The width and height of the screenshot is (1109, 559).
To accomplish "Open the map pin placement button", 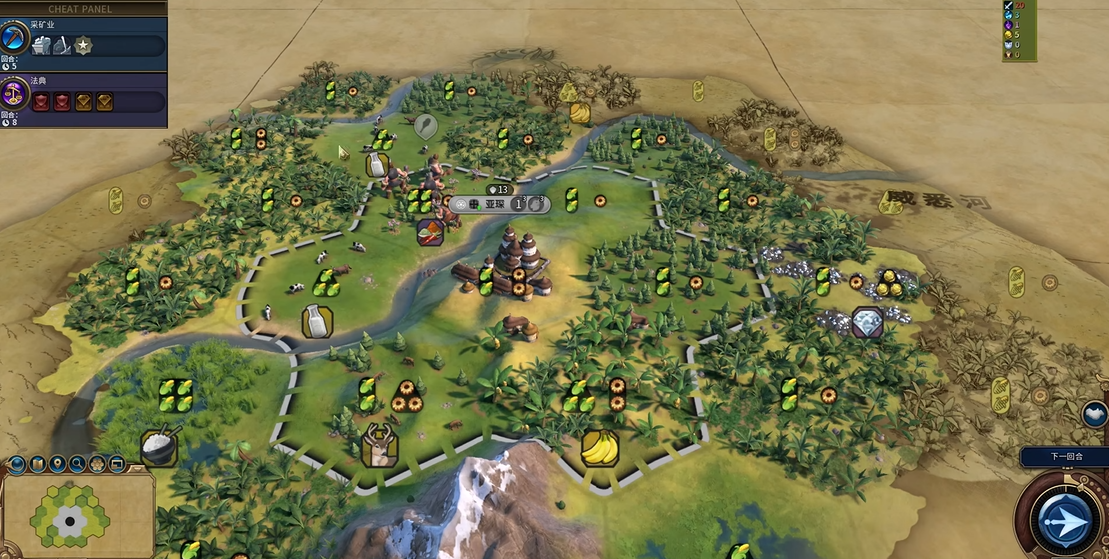I will pos(57,464).
